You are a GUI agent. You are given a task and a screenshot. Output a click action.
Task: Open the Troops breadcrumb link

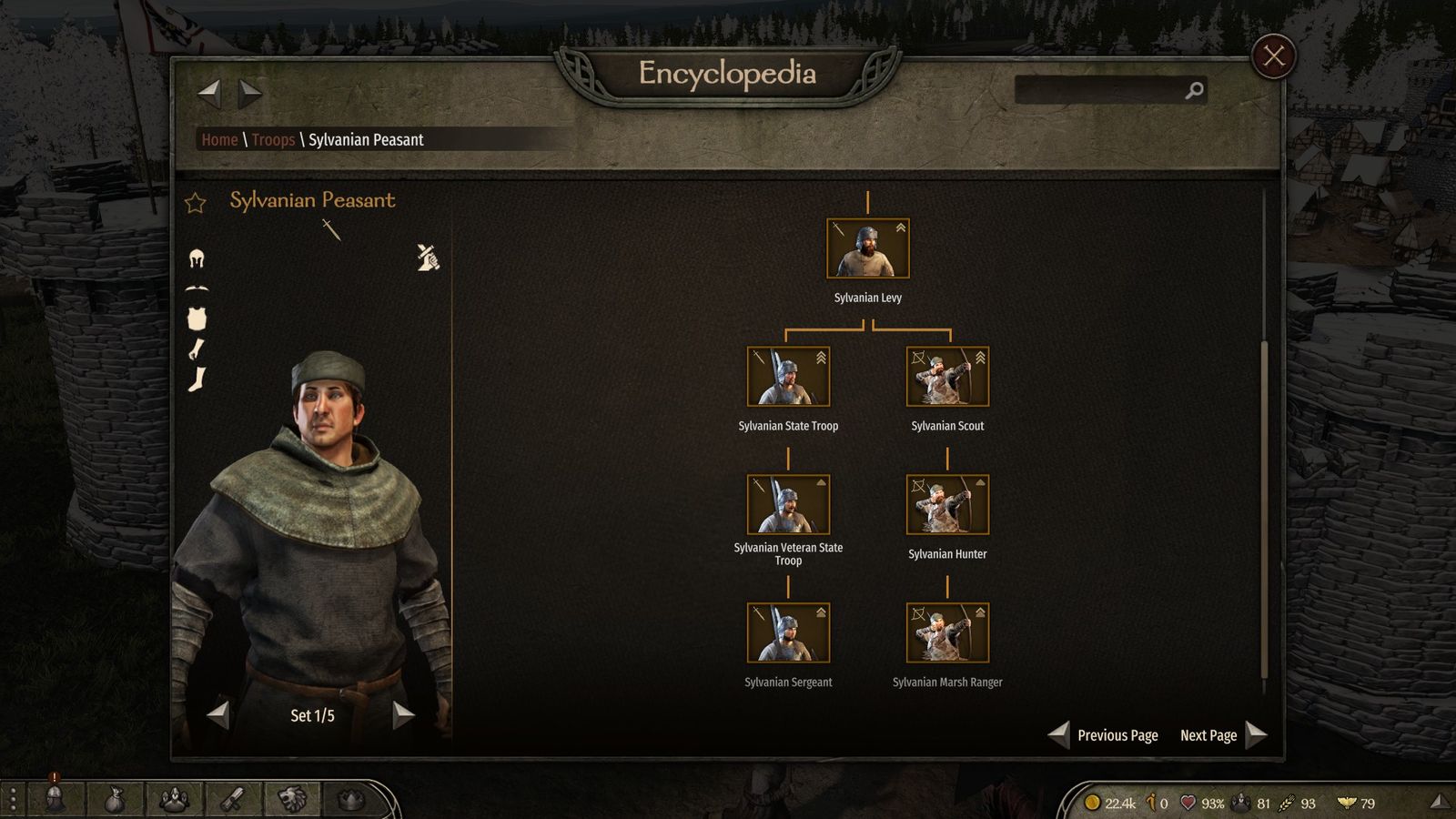click(273, 139)
